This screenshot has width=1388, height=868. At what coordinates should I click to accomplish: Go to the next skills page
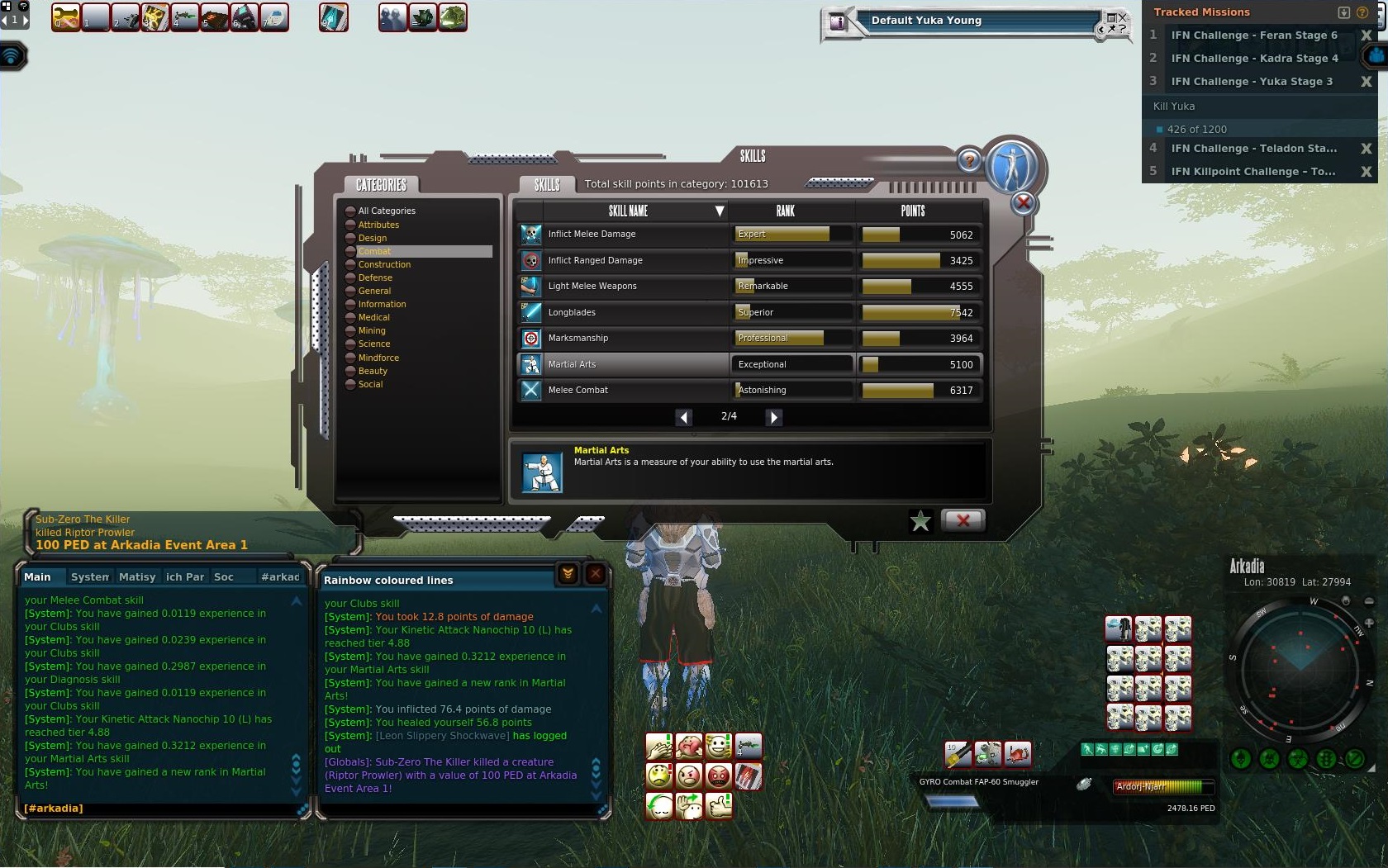point(773,417)
